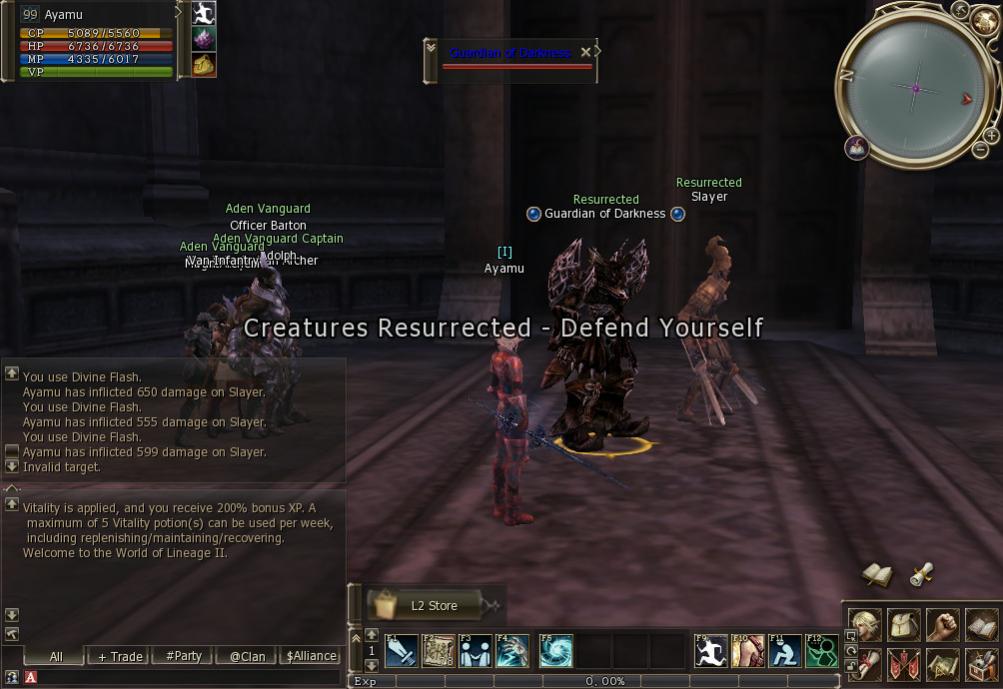1003x689 pixels.
Task: Click the chat text input field
Action: point(180,678)
